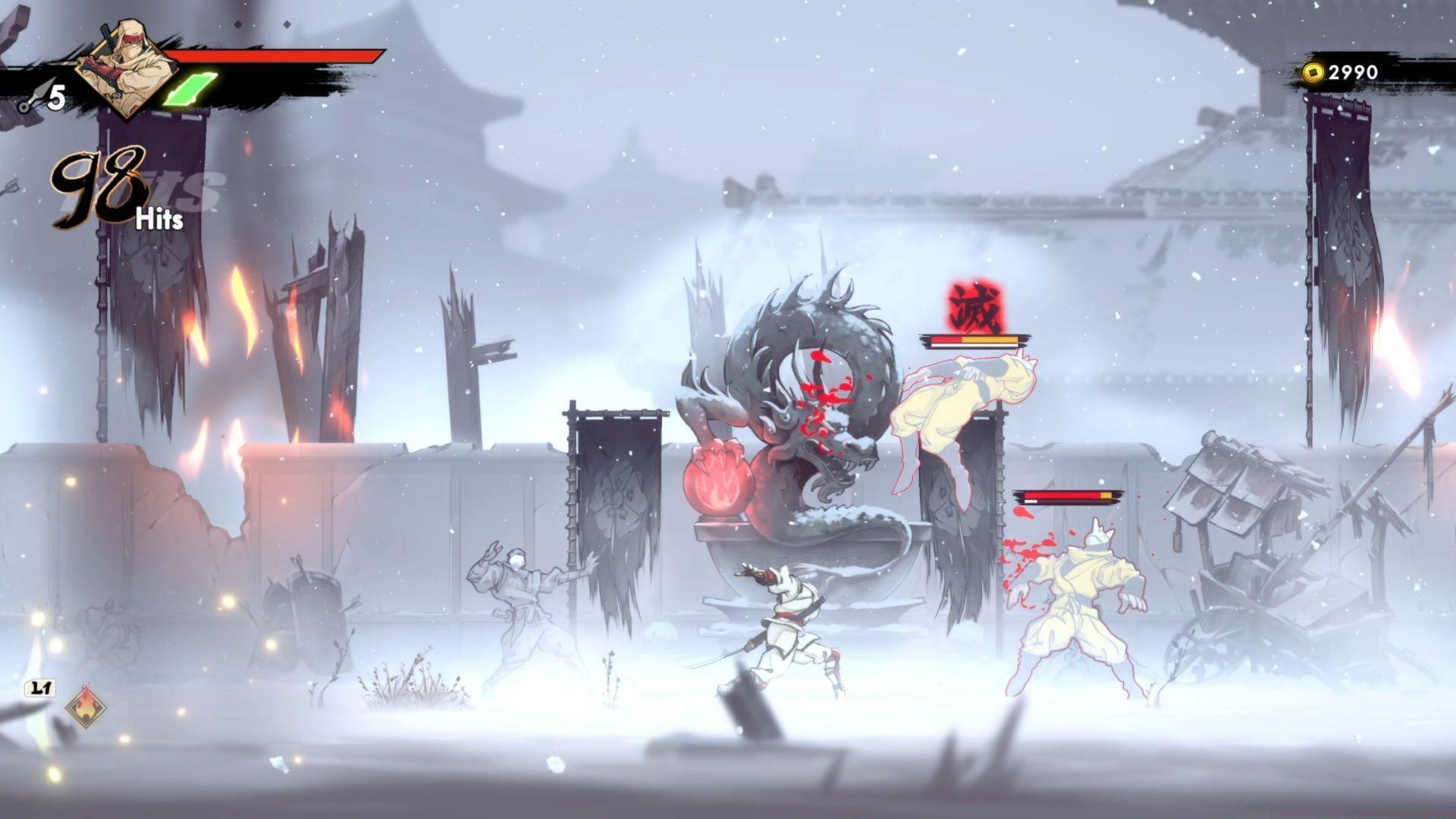Viewport: 1456px width, 819px height.
Task: Click the ninja character portrait
Action: point(127,67)
